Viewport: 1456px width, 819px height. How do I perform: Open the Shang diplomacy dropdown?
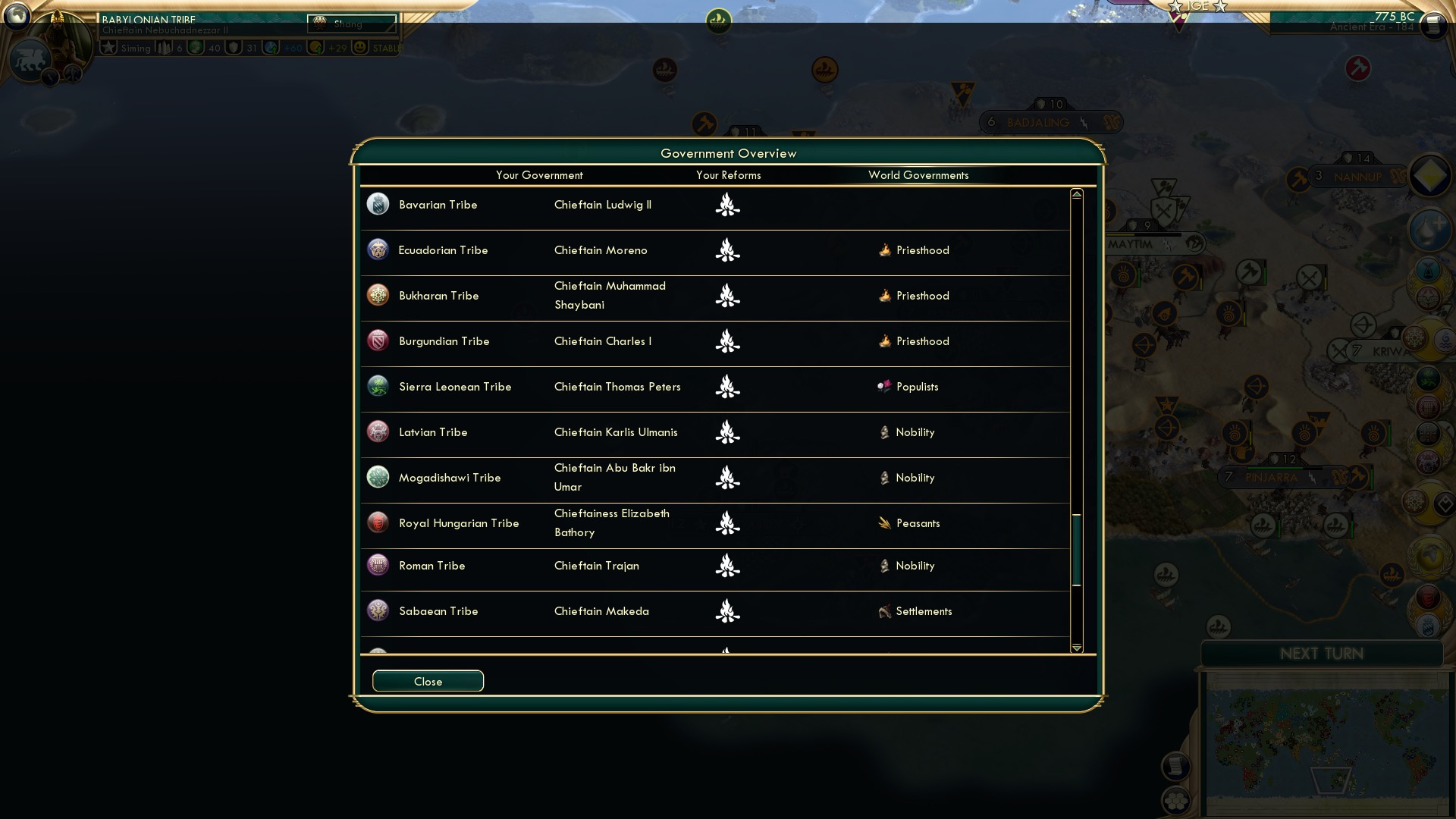tap(350, 22)
